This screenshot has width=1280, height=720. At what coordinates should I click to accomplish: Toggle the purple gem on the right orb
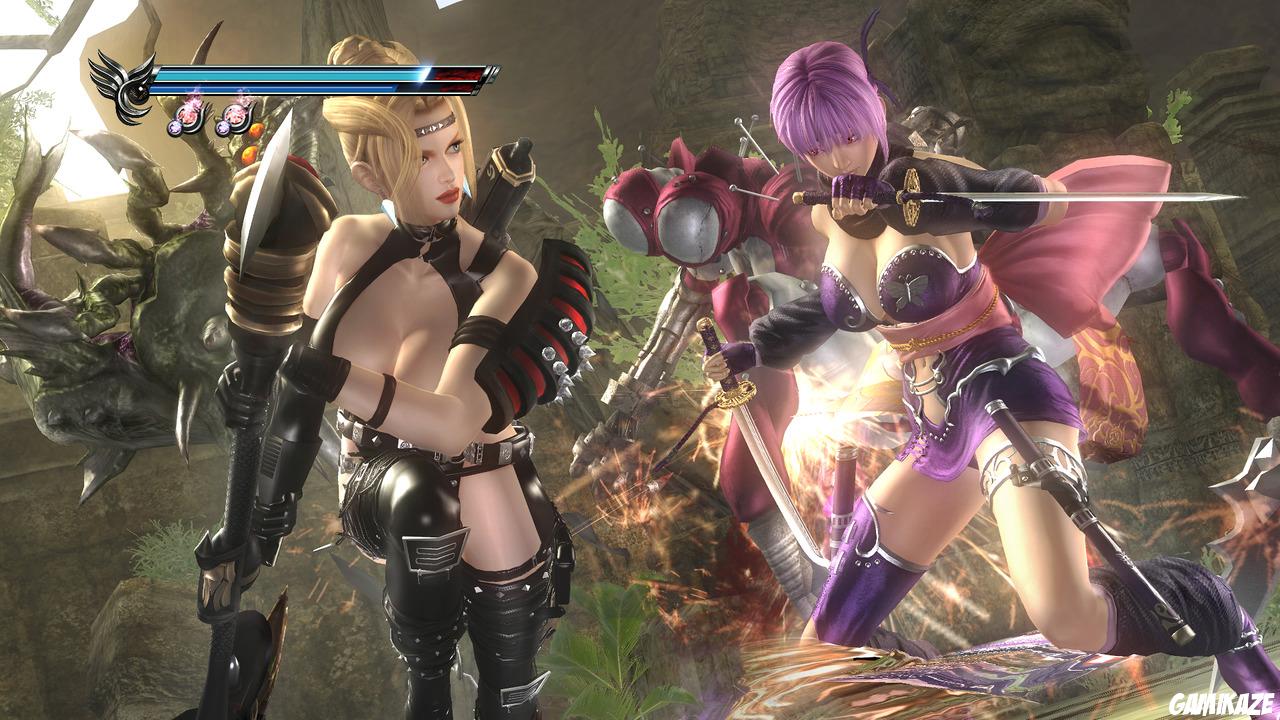[224, 126]
